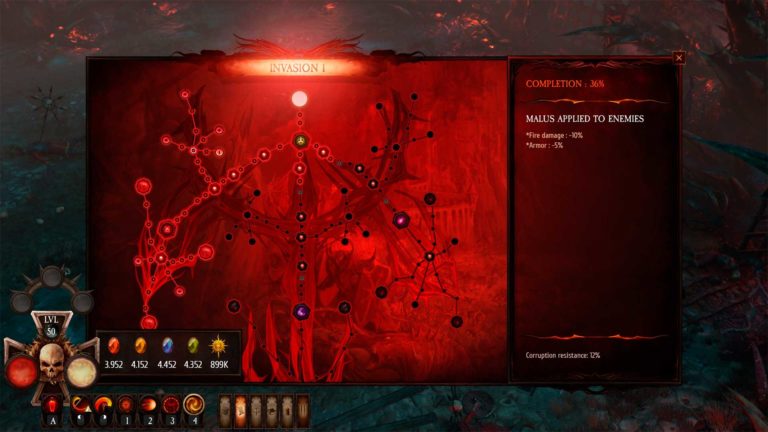The height and width of the screenshot is (432, 768).
Task: Activate the orange spiral skill in slot 4
Action: click(x=194, y=405)
